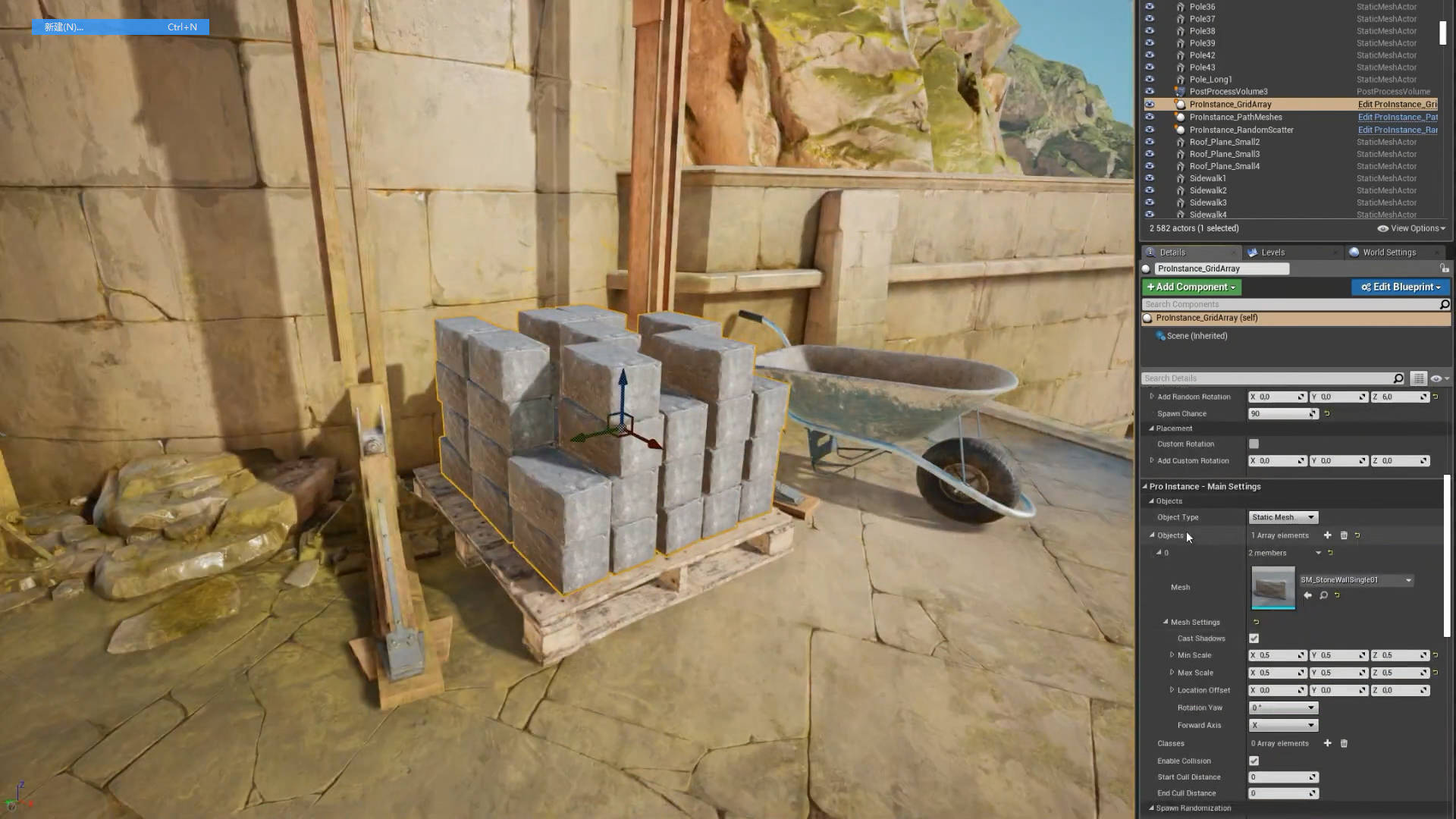Toggle the Custom Rotation checkbox
Viewport: 1456px width, 819px height.
pyautogui.click(x=1254, y=444)
